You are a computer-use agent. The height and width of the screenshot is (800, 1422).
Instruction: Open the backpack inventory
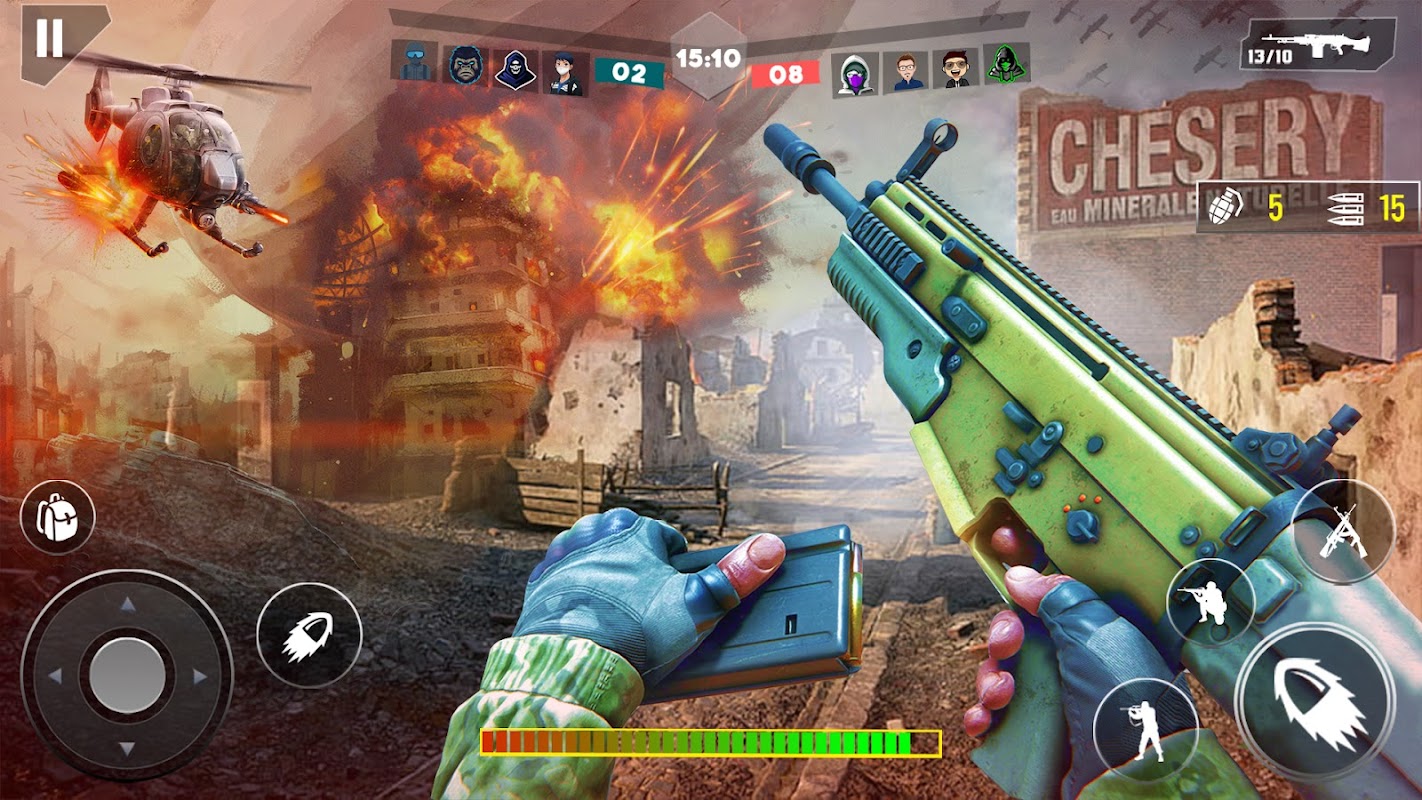coord(58,517)
